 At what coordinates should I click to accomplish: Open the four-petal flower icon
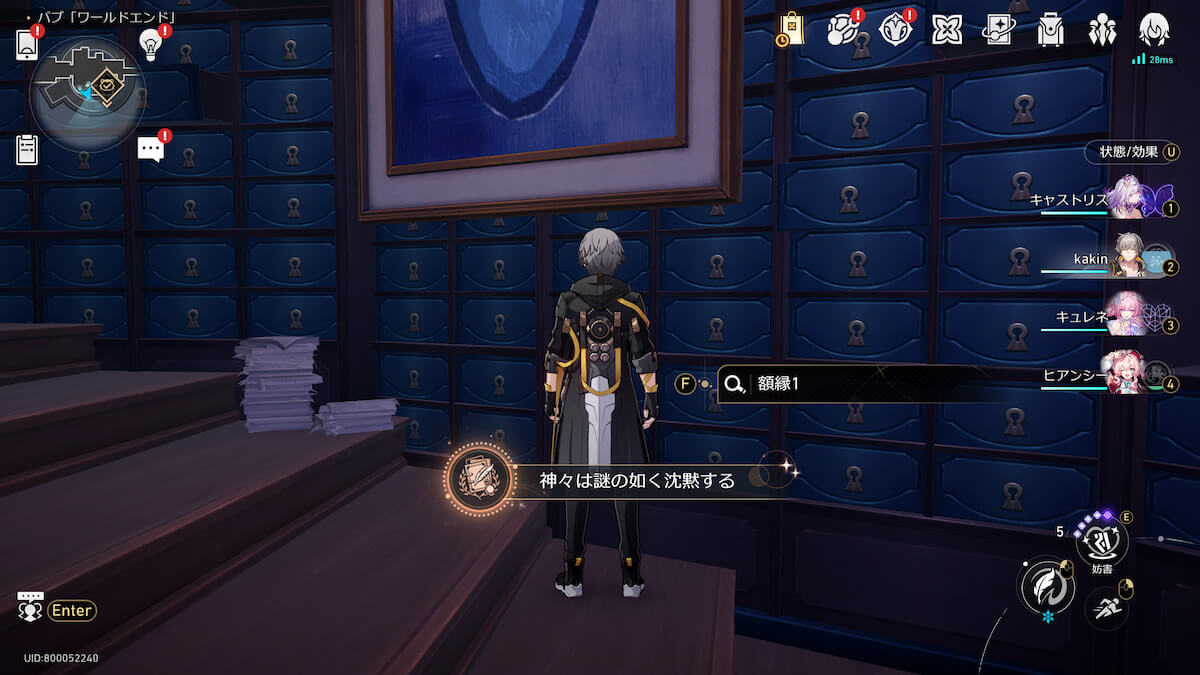coord(946,30)
